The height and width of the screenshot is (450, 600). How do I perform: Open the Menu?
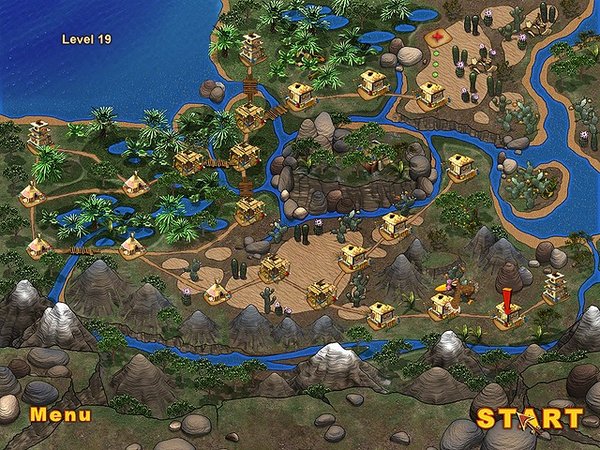click(x=60, y=414)
